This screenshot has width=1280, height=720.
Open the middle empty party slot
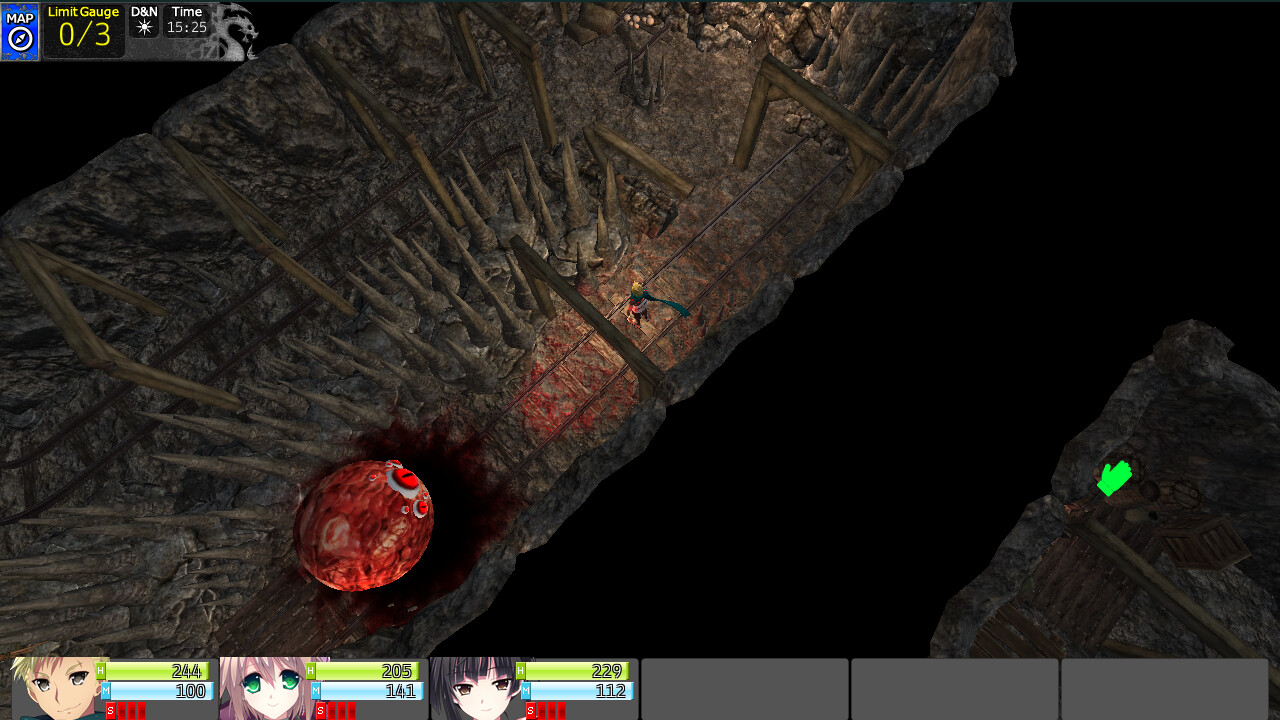coord(952,689)
